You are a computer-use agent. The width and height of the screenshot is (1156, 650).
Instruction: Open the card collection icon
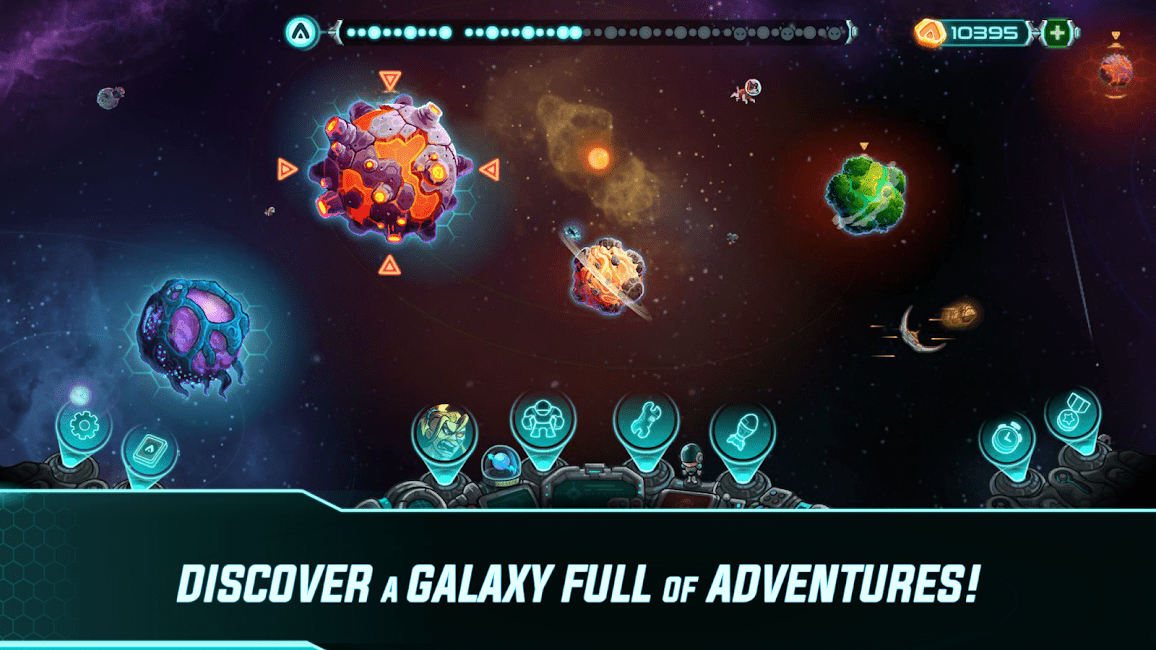[150, 452]
